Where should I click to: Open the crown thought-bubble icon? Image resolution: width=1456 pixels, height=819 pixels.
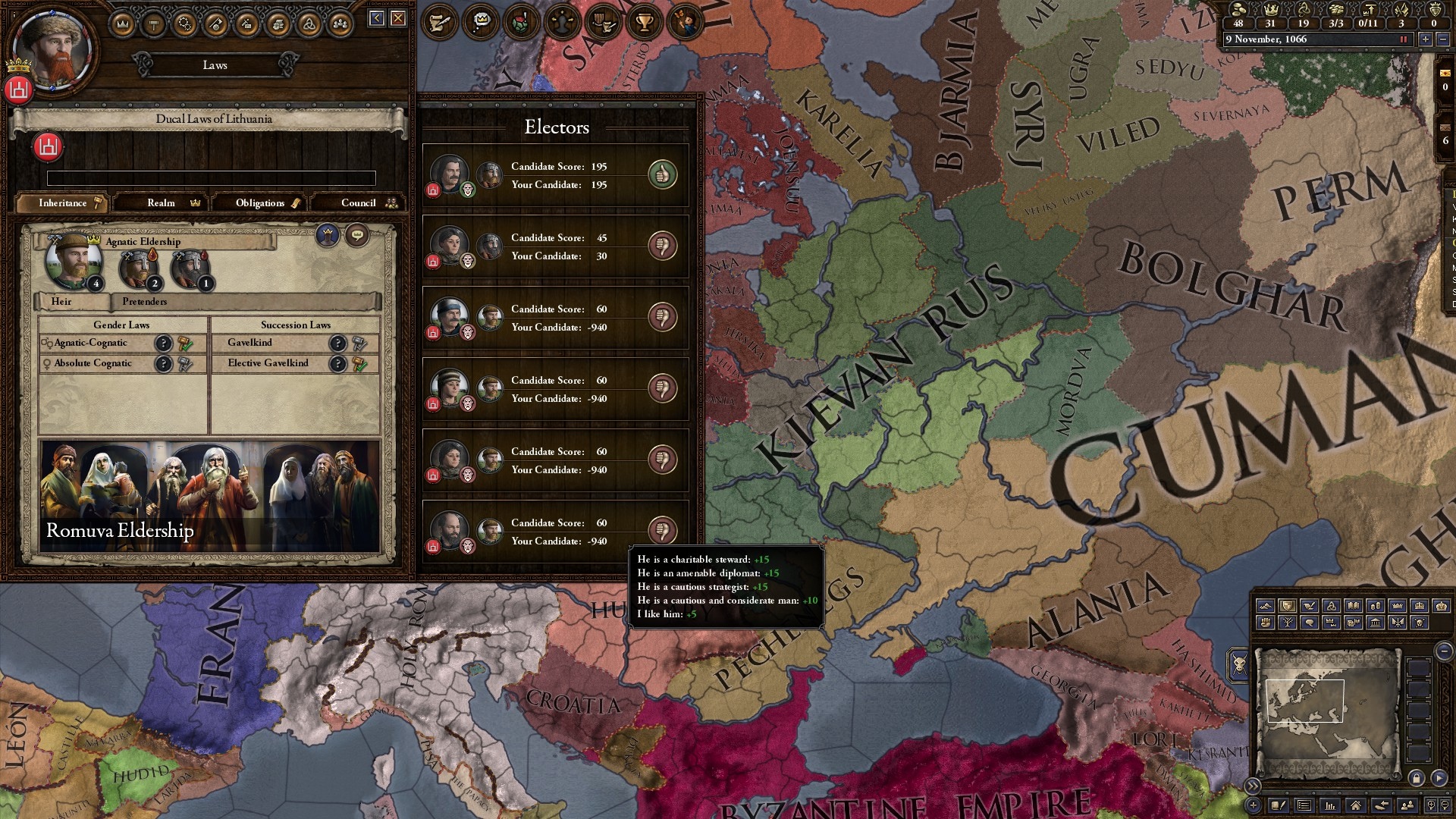point(481,22)
